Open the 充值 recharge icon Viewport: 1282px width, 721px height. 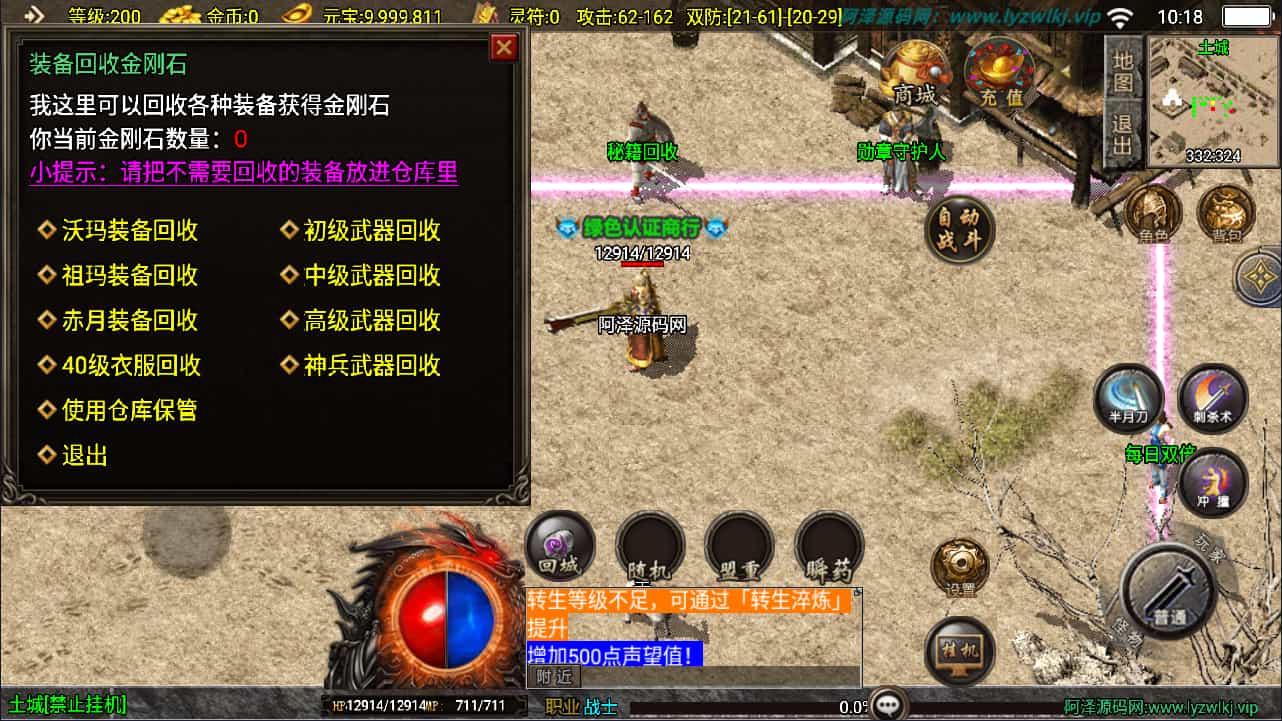click(999, 71)
